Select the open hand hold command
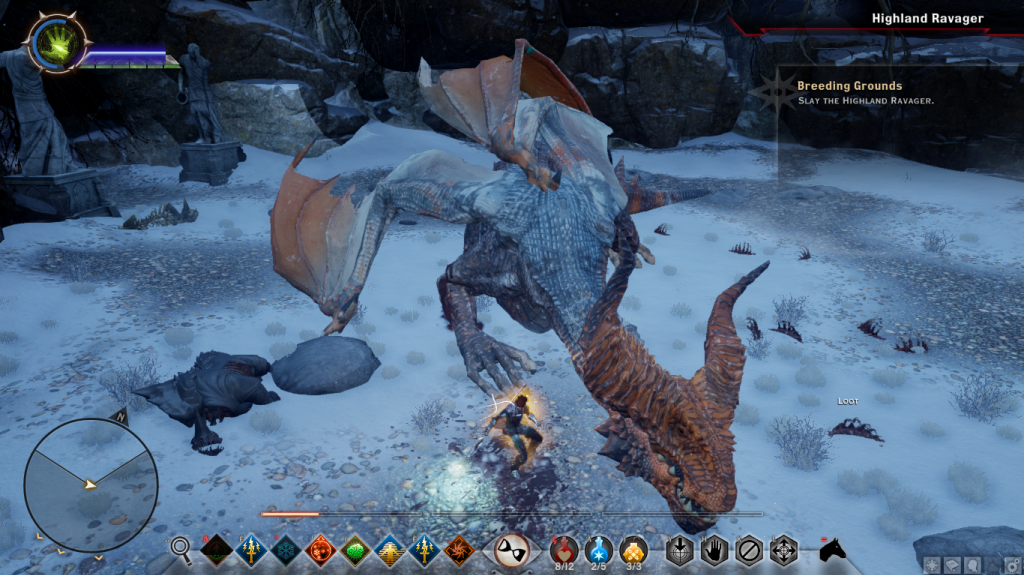 pos(714,549)
